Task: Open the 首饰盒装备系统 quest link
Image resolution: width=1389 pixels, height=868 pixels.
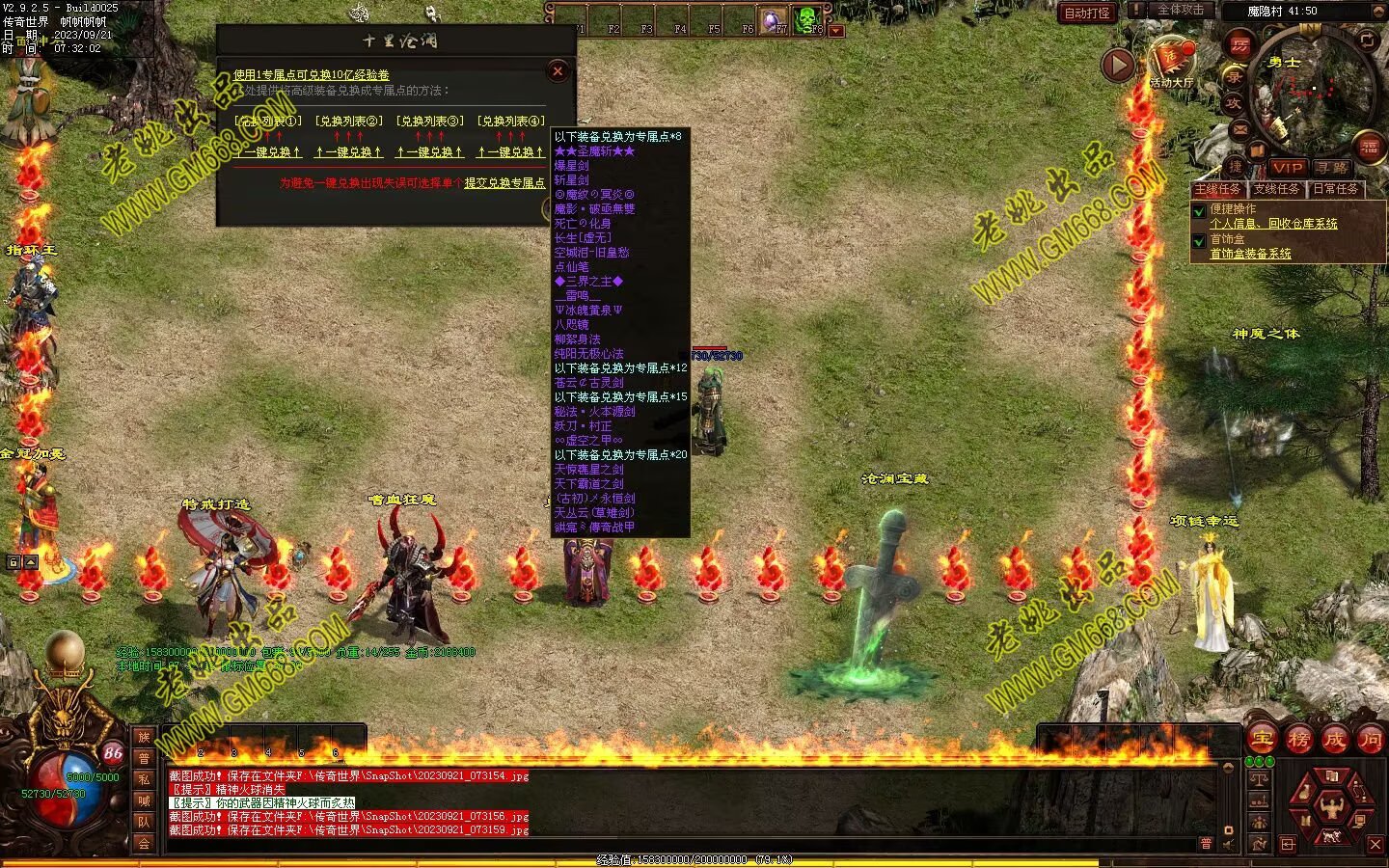Action: (x=1250, y=254)
